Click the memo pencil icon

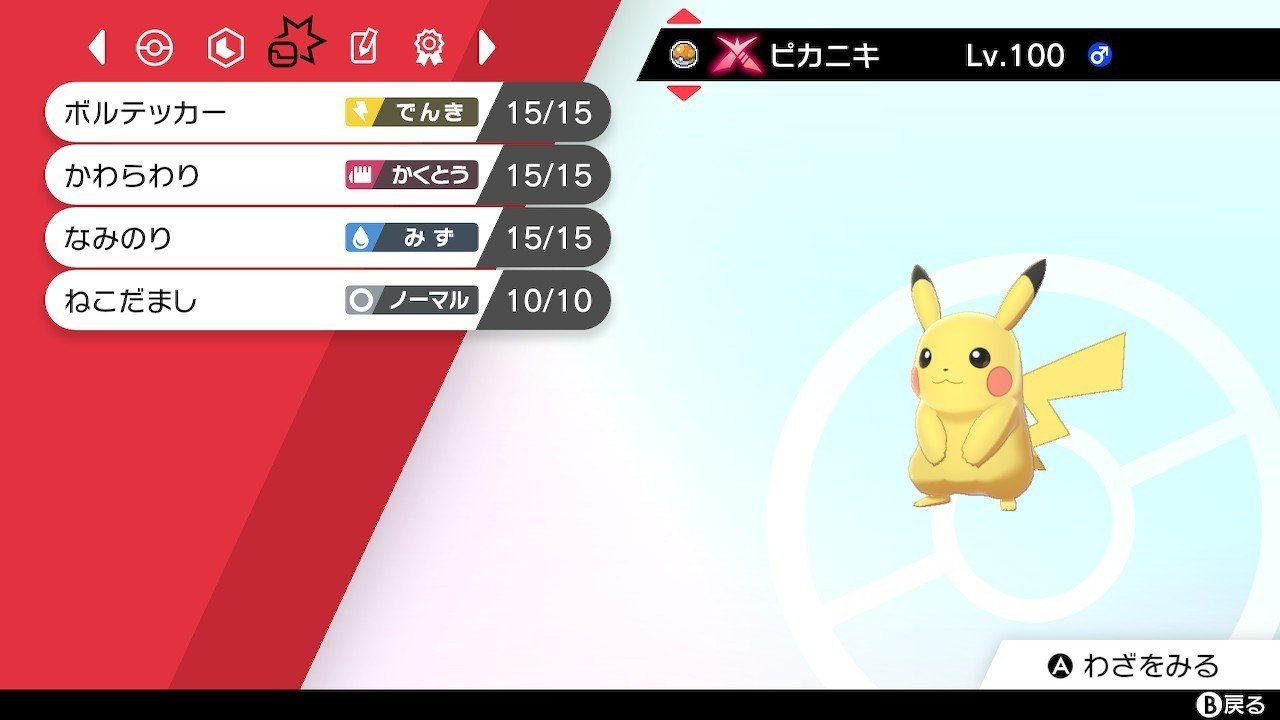click(x=362, y=46)
